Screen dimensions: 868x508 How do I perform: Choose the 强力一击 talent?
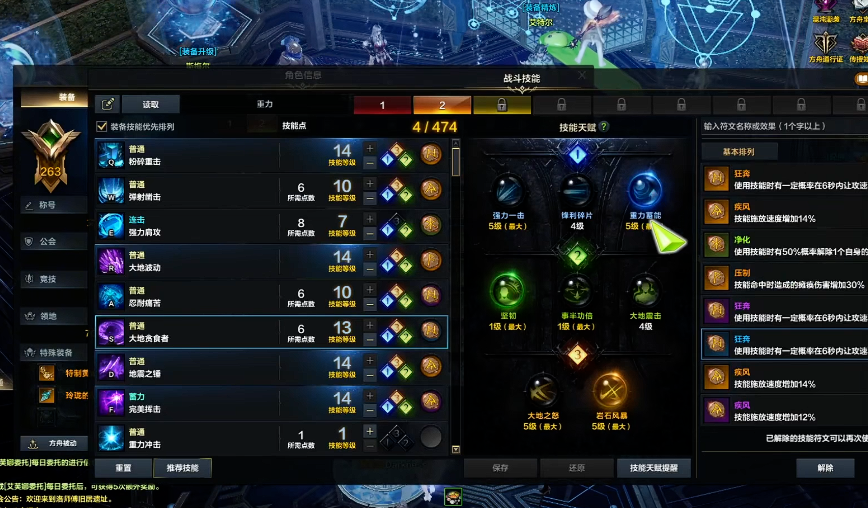point(508,191)
